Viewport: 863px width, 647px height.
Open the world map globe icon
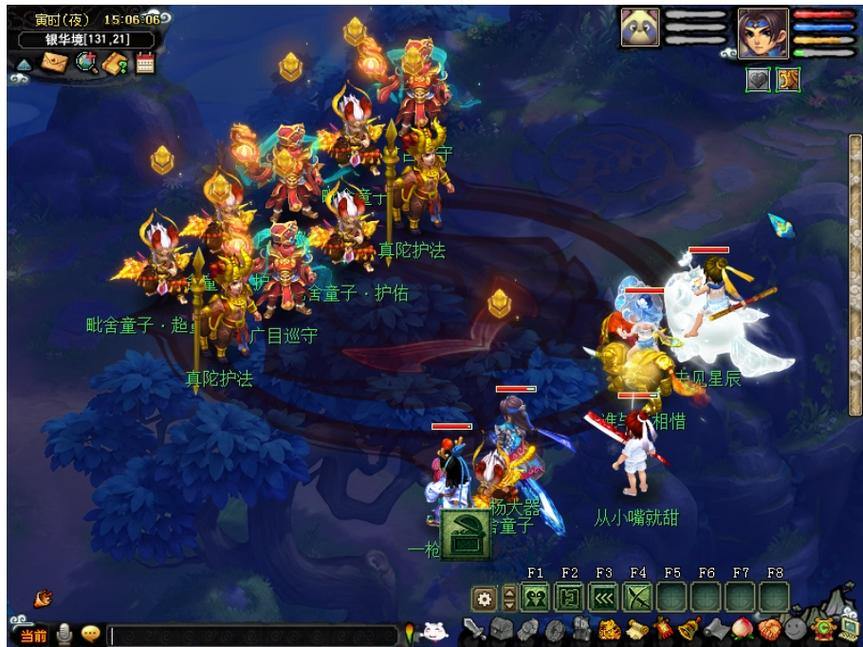(86, 63)
